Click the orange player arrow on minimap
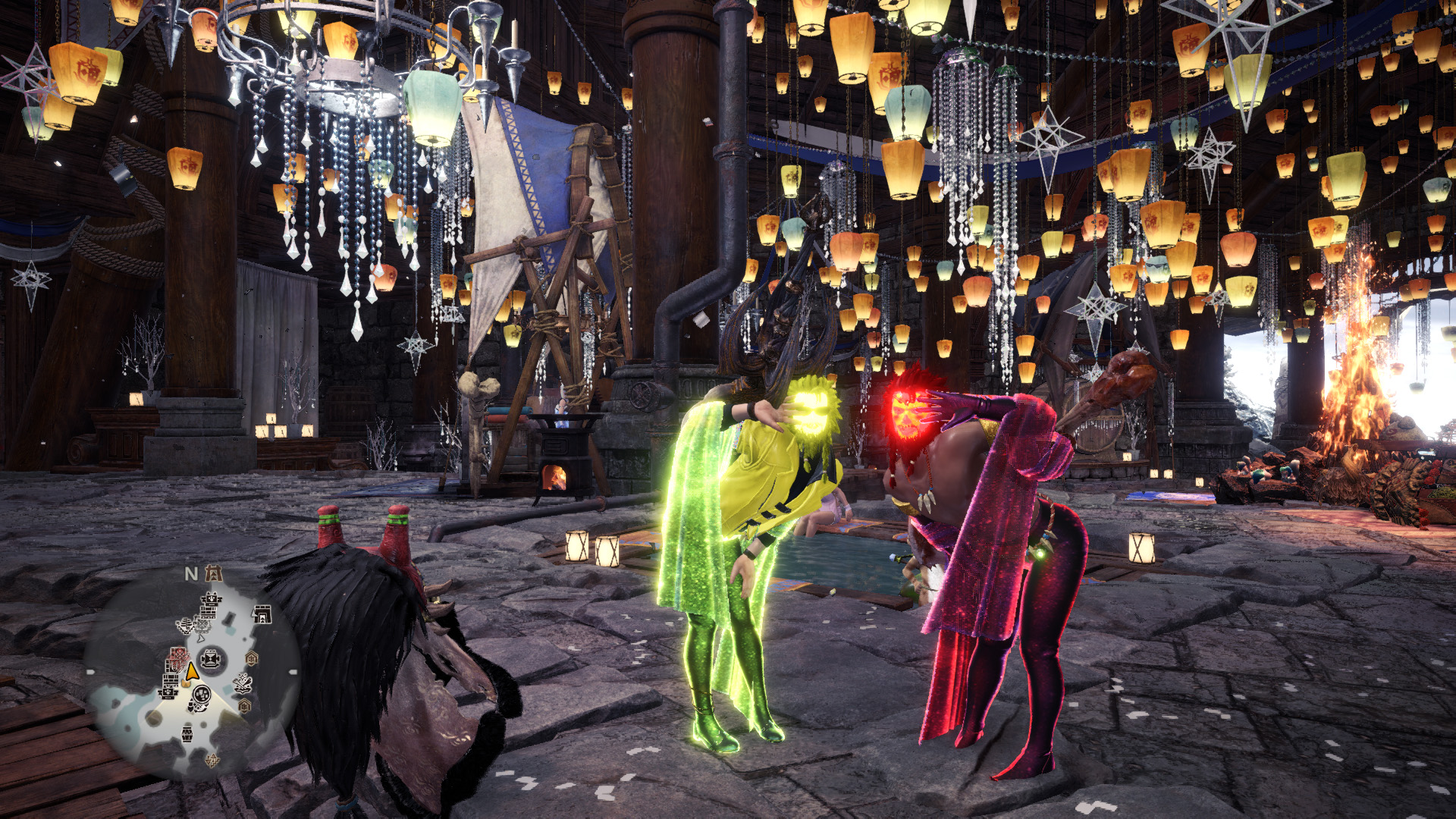The image size is (1456, 819). (x=192, y=672)
